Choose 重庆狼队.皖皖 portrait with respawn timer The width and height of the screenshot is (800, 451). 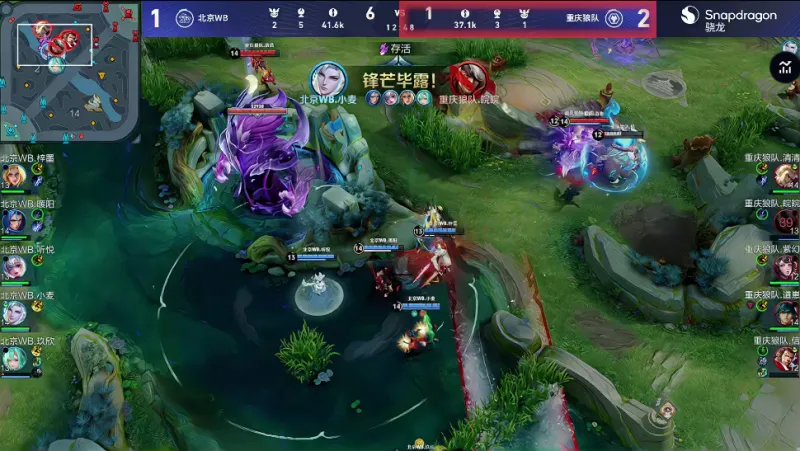786,221
